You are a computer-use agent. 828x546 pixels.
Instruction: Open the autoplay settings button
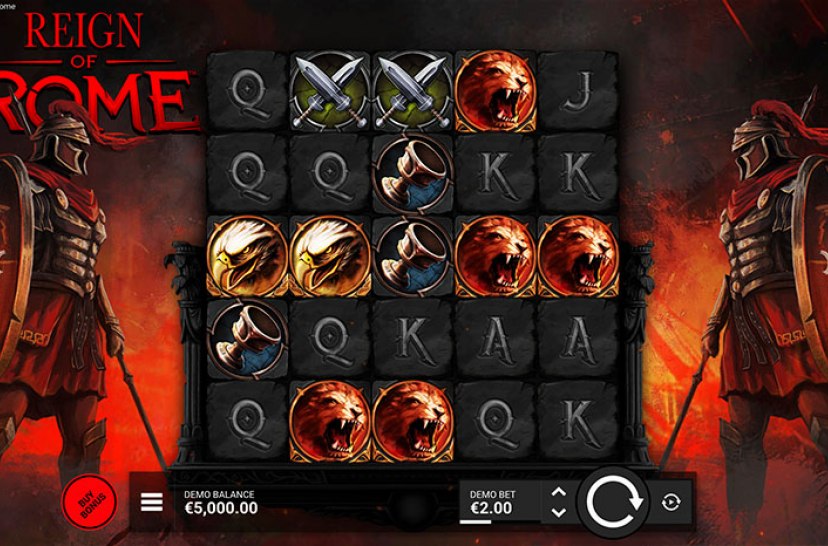click(x=671, y=502)
